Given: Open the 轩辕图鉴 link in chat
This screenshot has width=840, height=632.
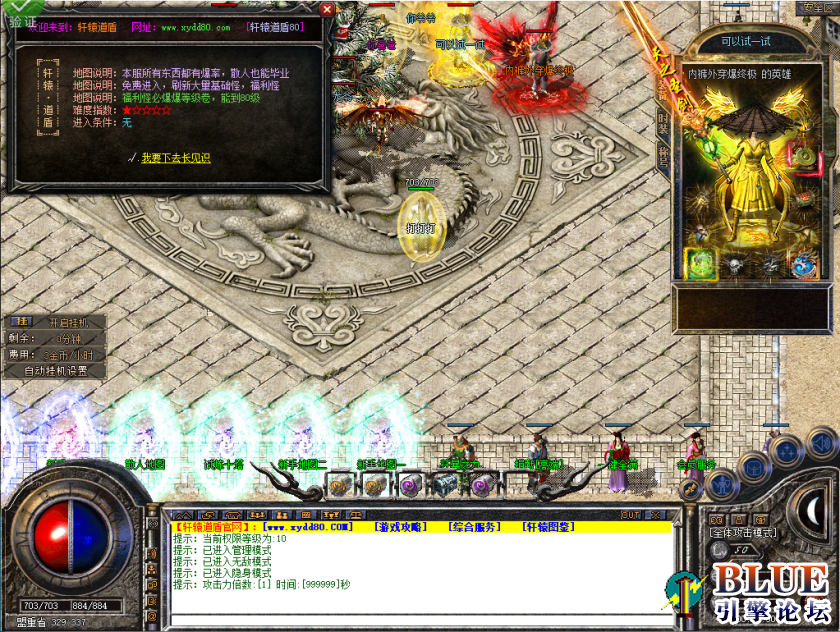Looking at the screenshot, I should [x=548, y=527].
